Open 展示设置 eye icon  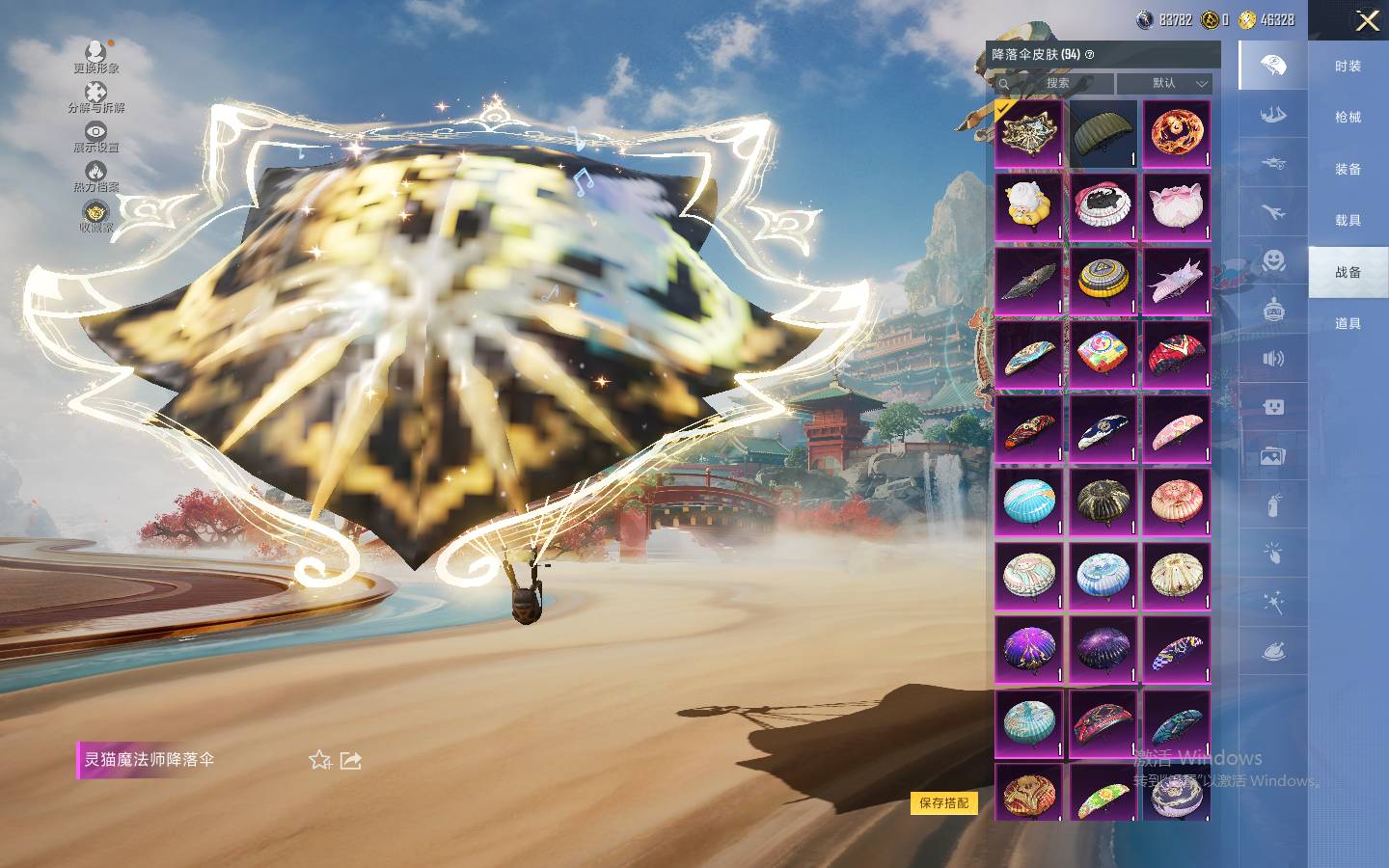point(95,136)
